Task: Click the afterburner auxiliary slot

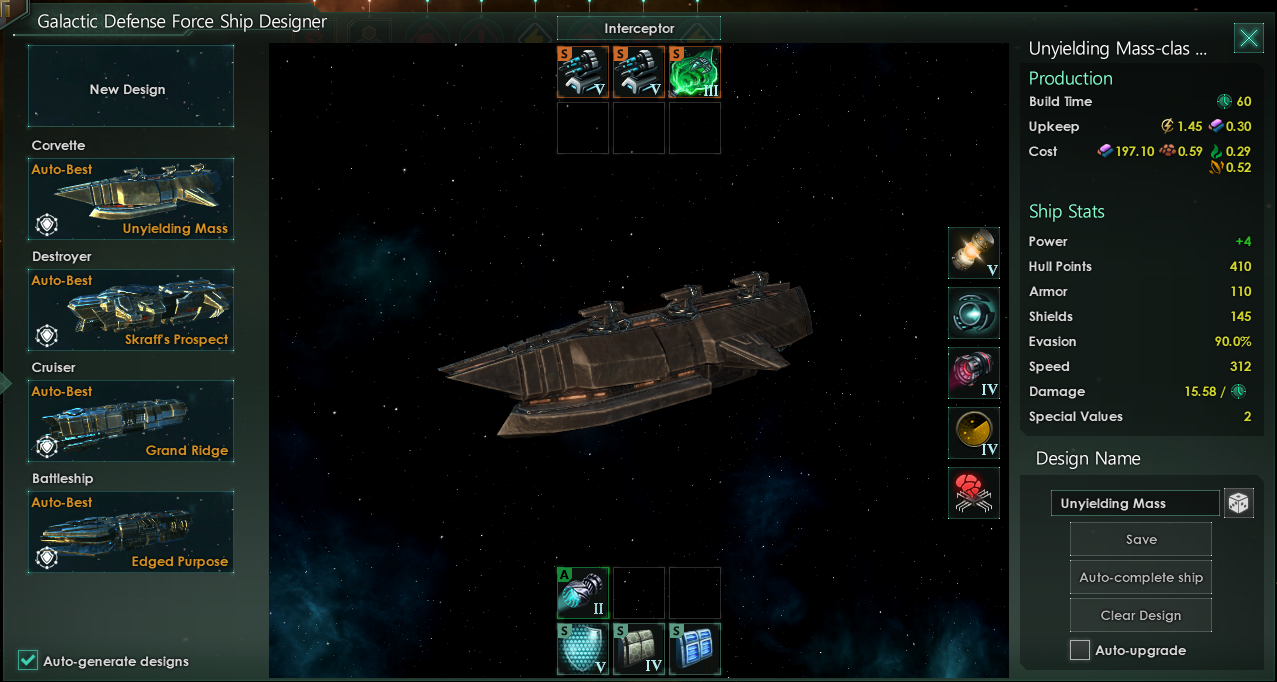Action: pyautogui.click(x=583, y=593)
